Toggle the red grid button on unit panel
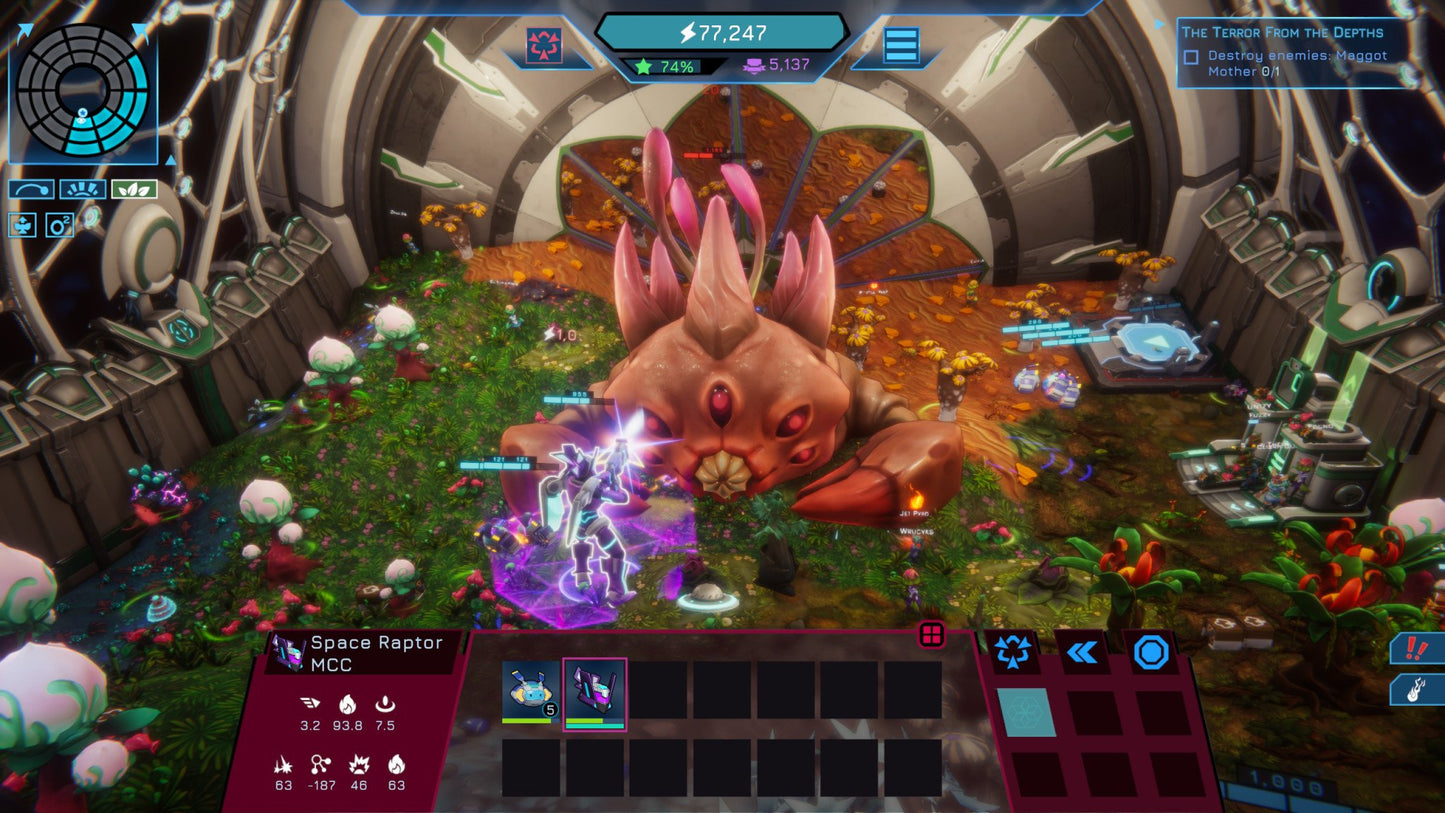This screenshot has height=813, width=1445. point(932,635)
